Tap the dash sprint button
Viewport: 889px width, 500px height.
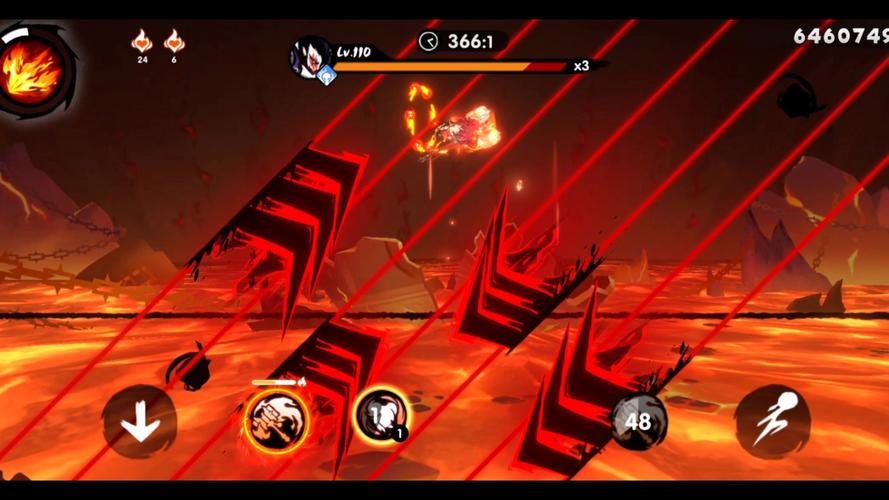click(x=772, y=422)
